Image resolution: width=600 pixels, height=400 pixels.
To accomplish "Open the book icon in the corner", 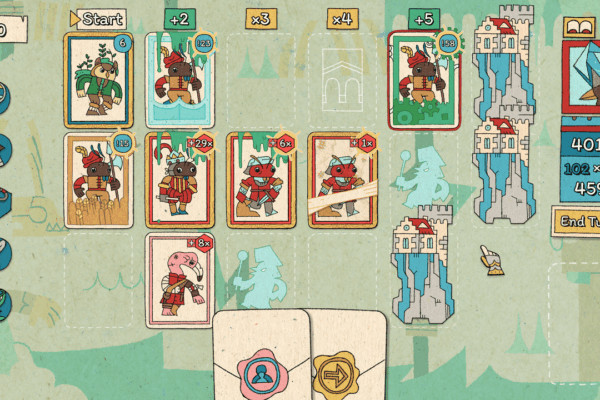I will pos(579,26).
